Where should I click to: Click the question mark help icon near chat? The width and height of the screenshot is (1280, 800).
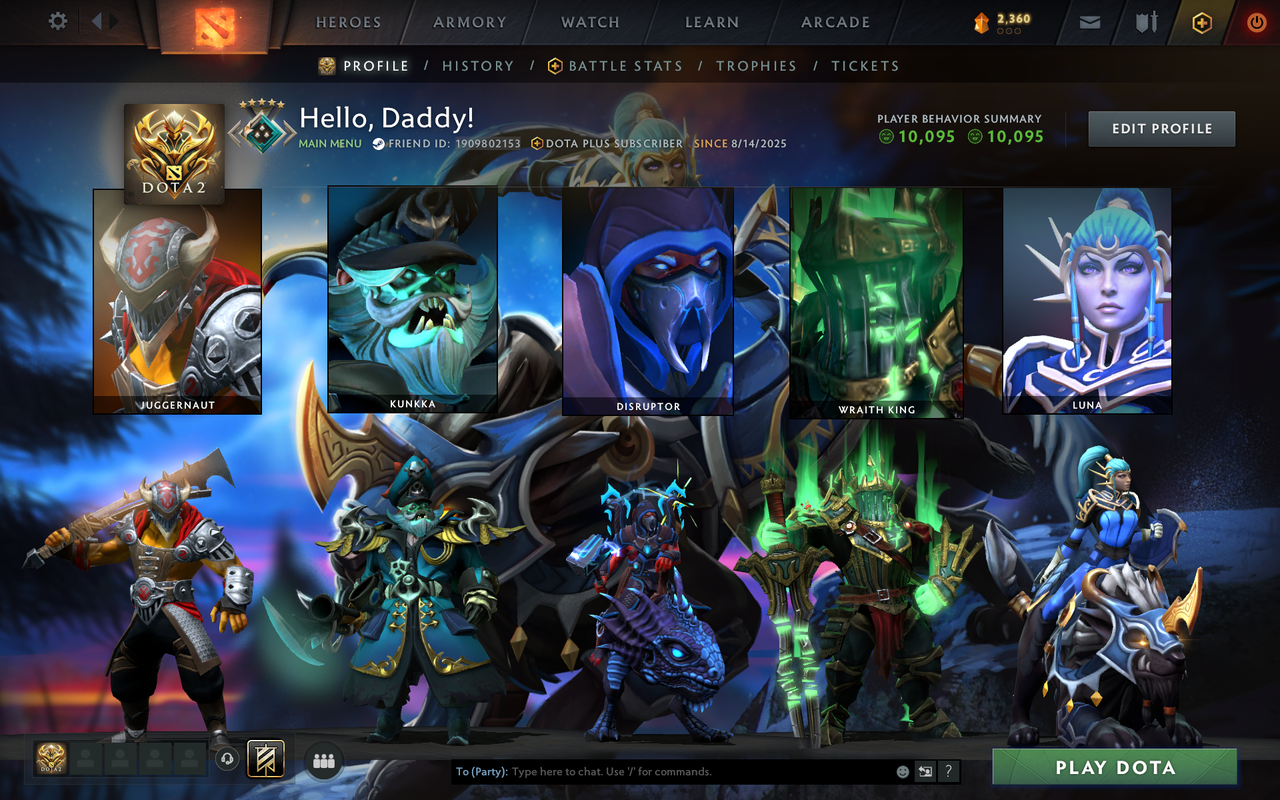pos(948,772)
